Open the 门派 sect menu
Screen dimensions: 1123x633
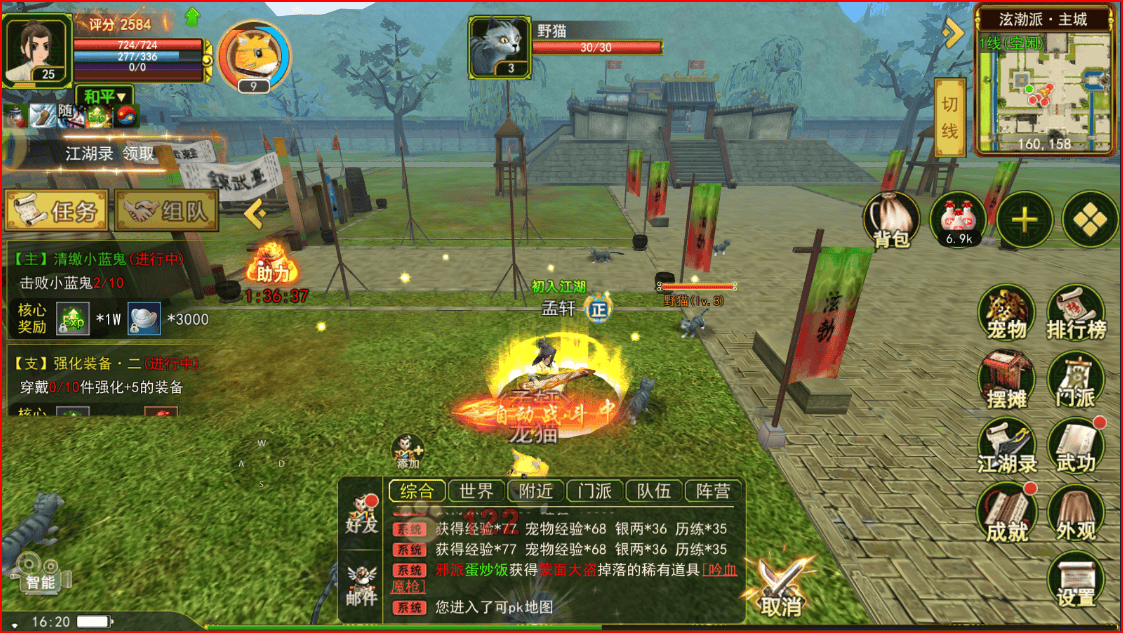point(1076,383)
